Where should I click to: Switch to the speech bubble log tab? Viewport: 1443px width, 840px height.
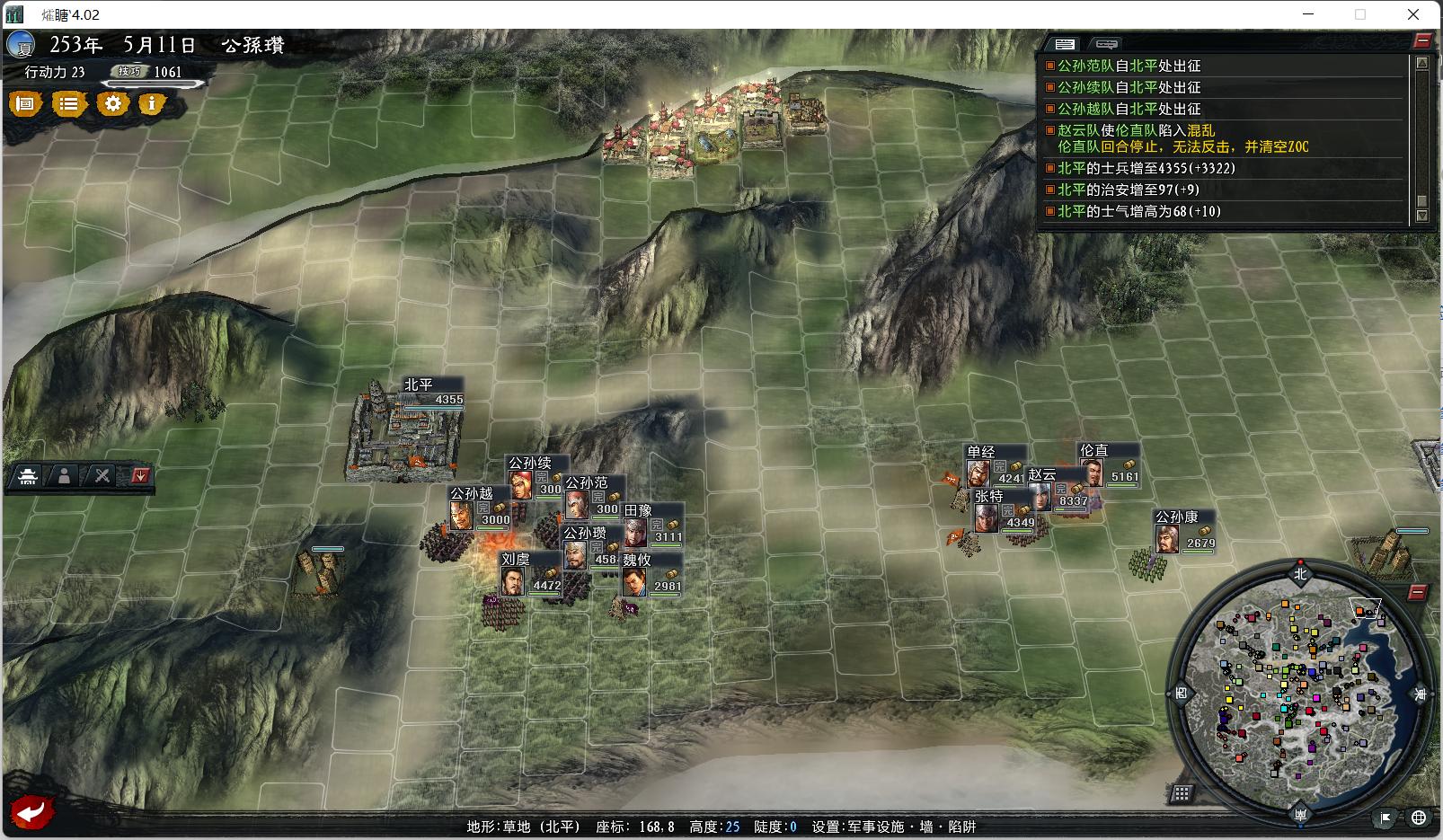(1106, 44)
